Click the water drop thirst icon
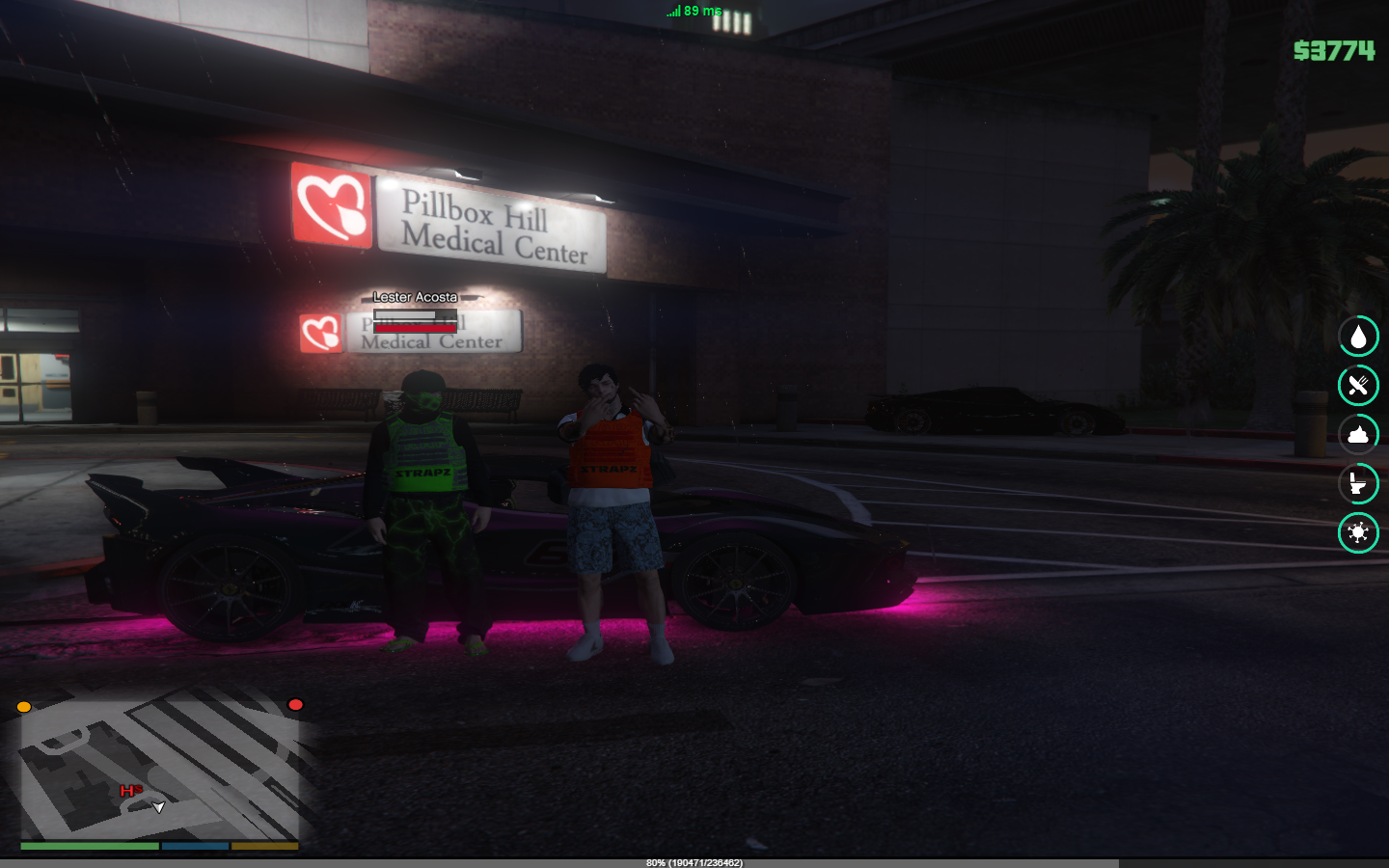Screen dimensions: 1389x868 pyautogui.click(x=1358, y=337)
